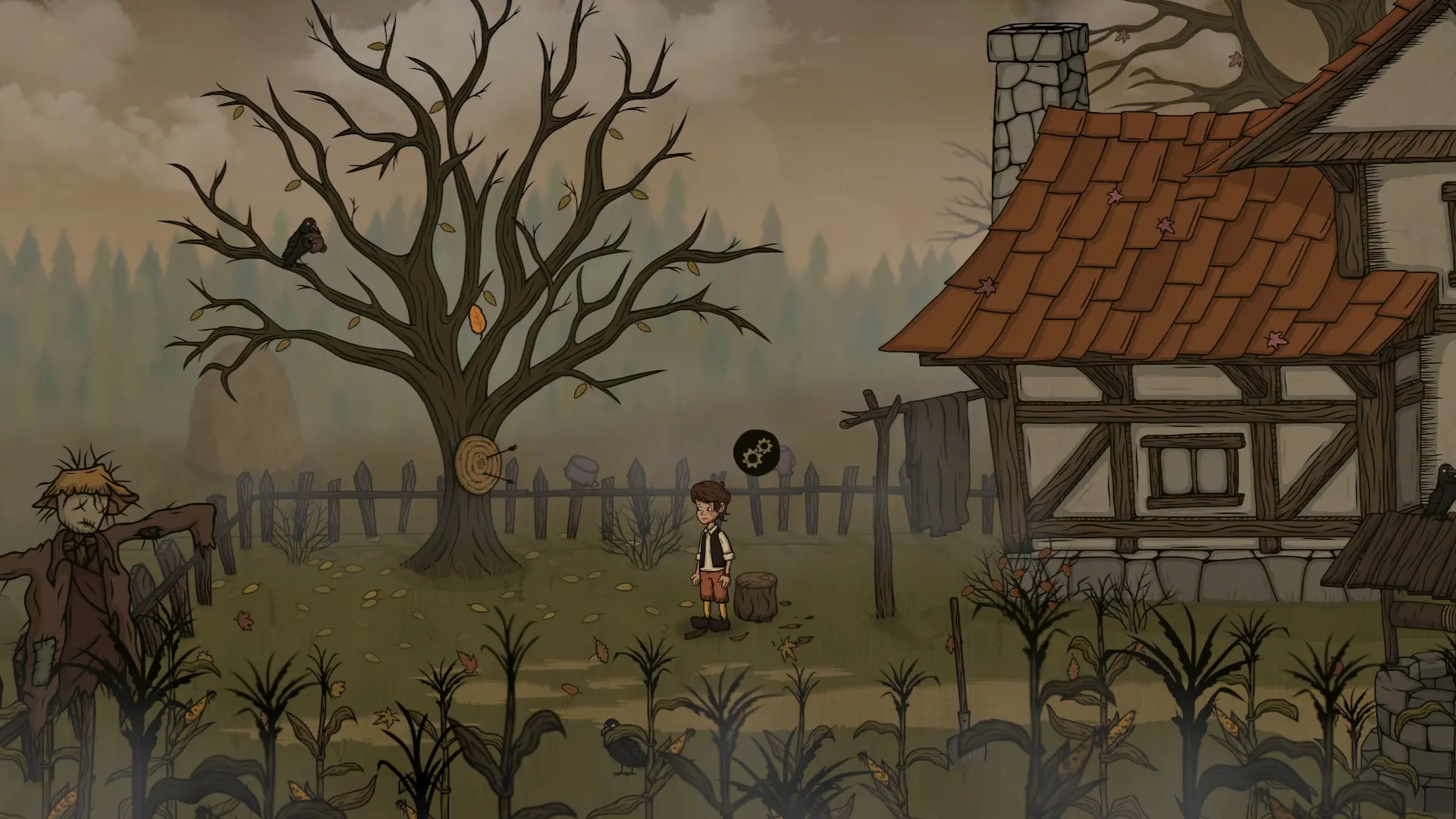
Task: Click the gears interaction icon above the boy
Action: tap(753, 453)
